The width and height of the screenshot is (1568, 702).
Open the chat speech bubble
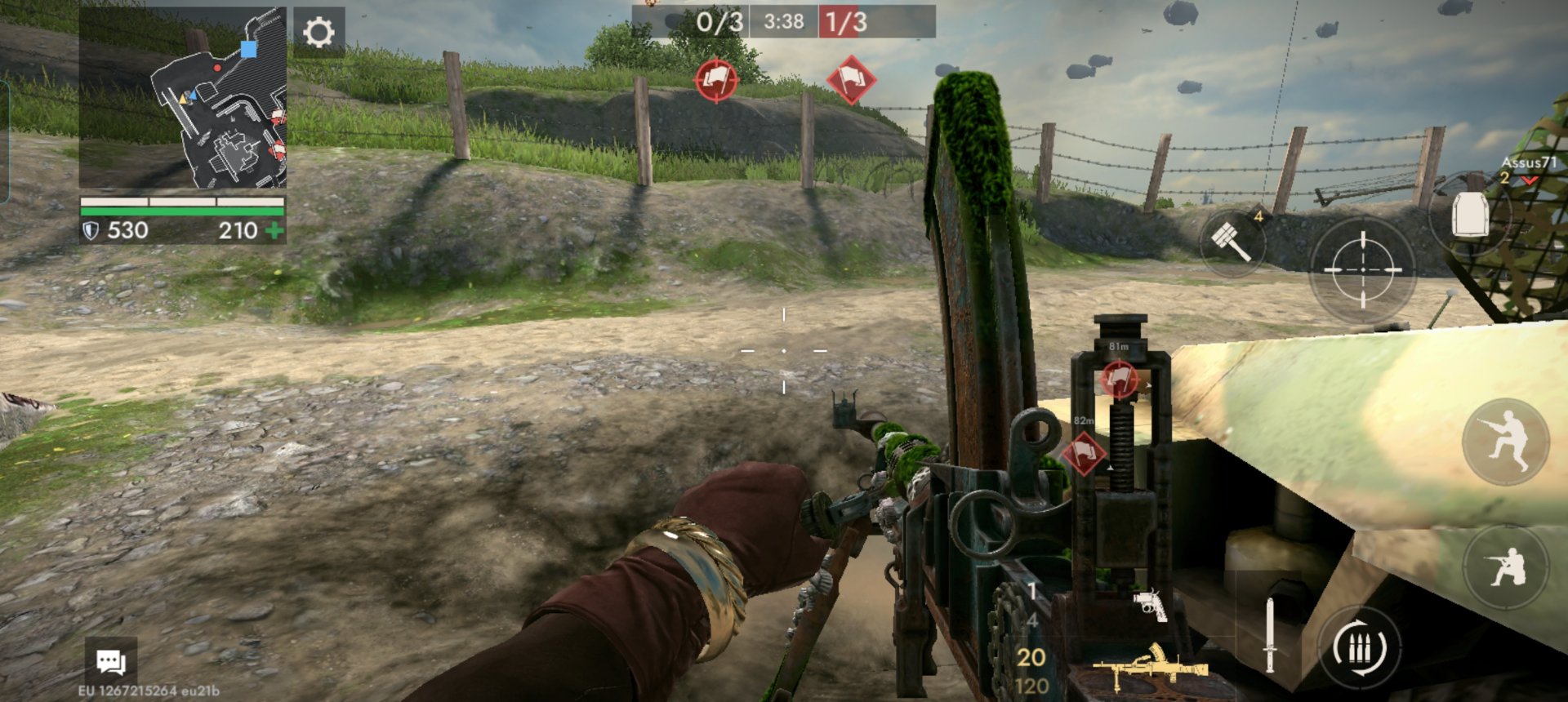[x=111, y=661]
